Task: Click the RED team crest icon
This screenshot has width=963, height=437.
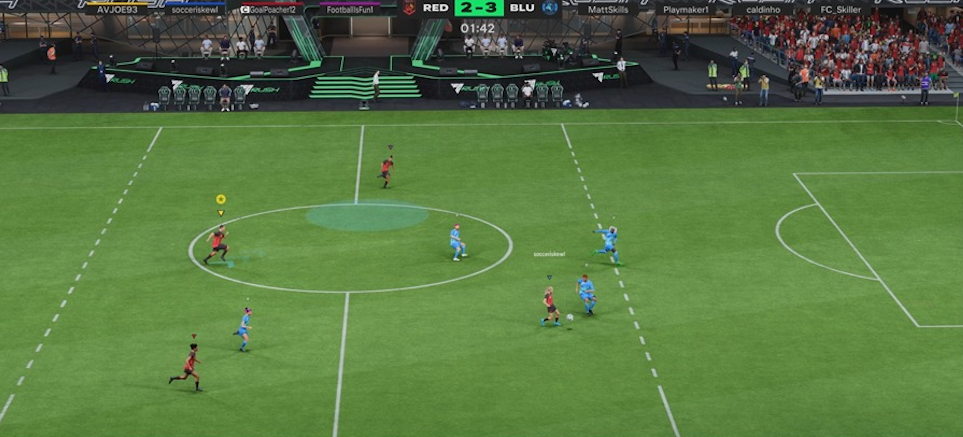Action: pyautogui.click(x=409, y=8)
